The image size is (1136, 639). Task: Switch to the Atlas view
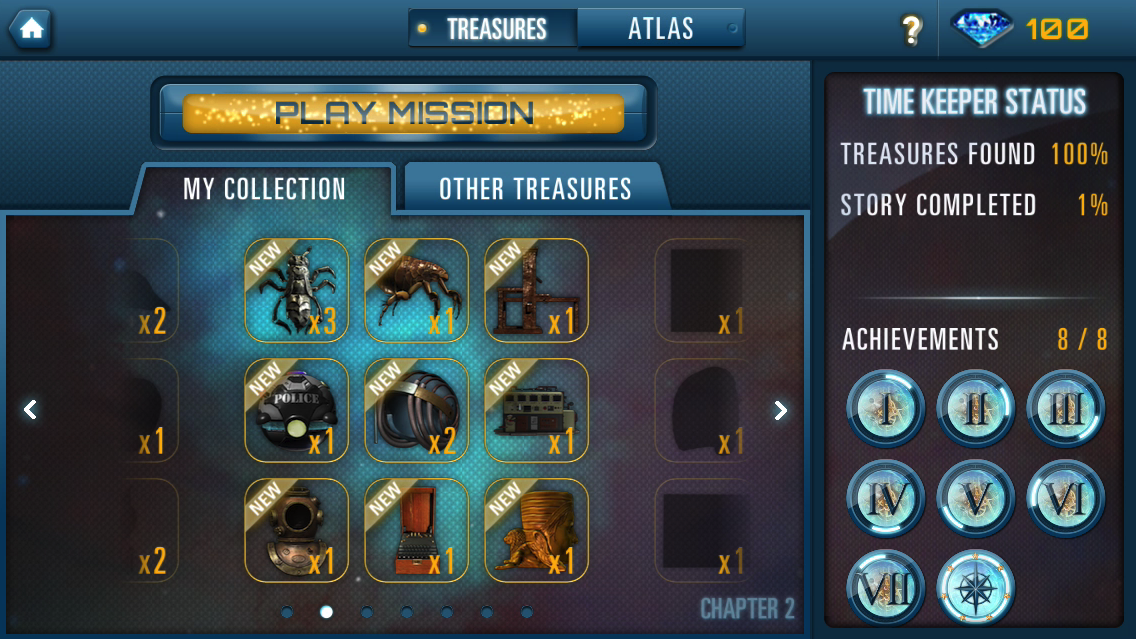(x=660, y=29)
